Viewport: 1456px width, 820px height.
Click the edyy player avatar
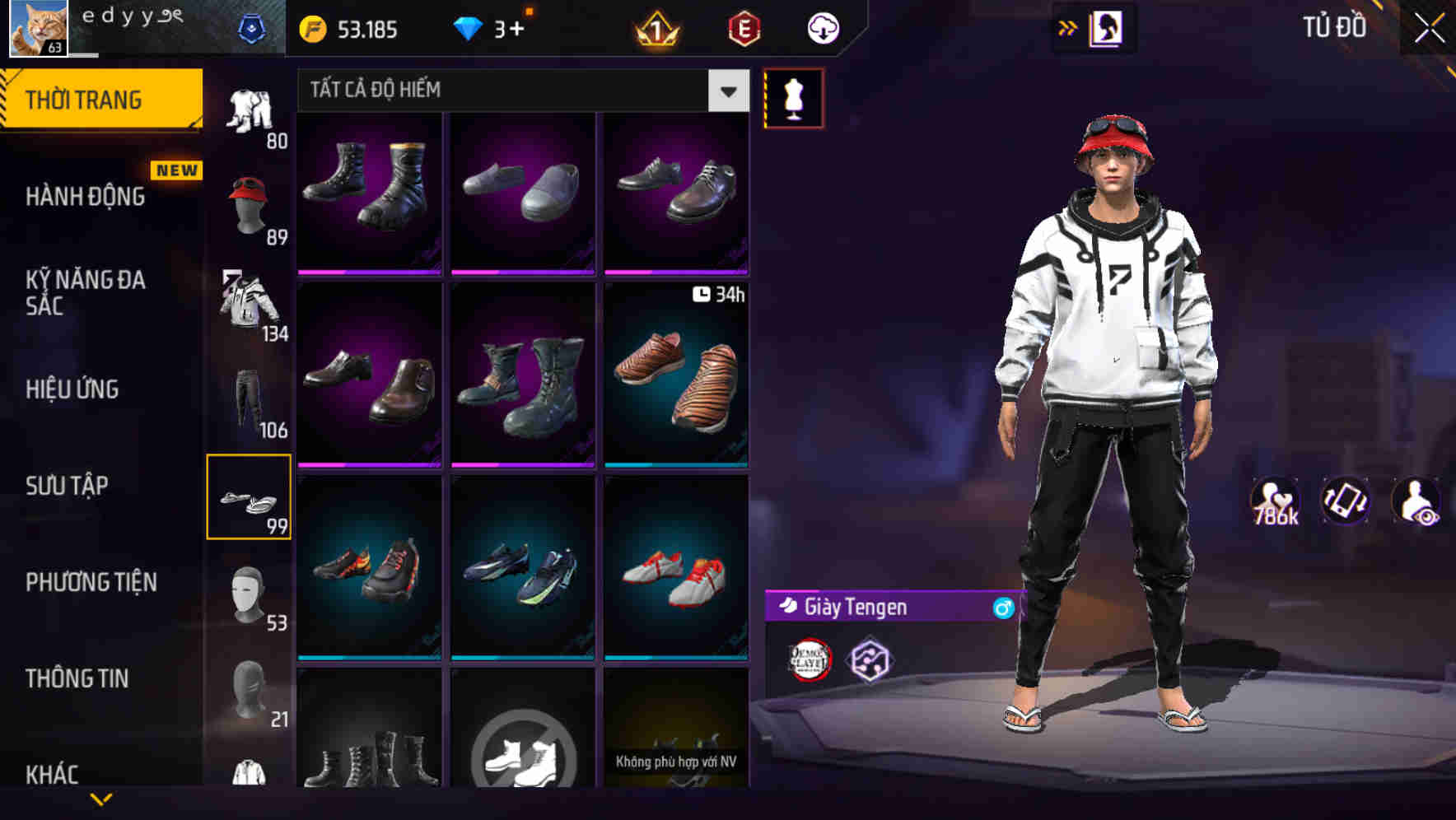tap(39, 27)
